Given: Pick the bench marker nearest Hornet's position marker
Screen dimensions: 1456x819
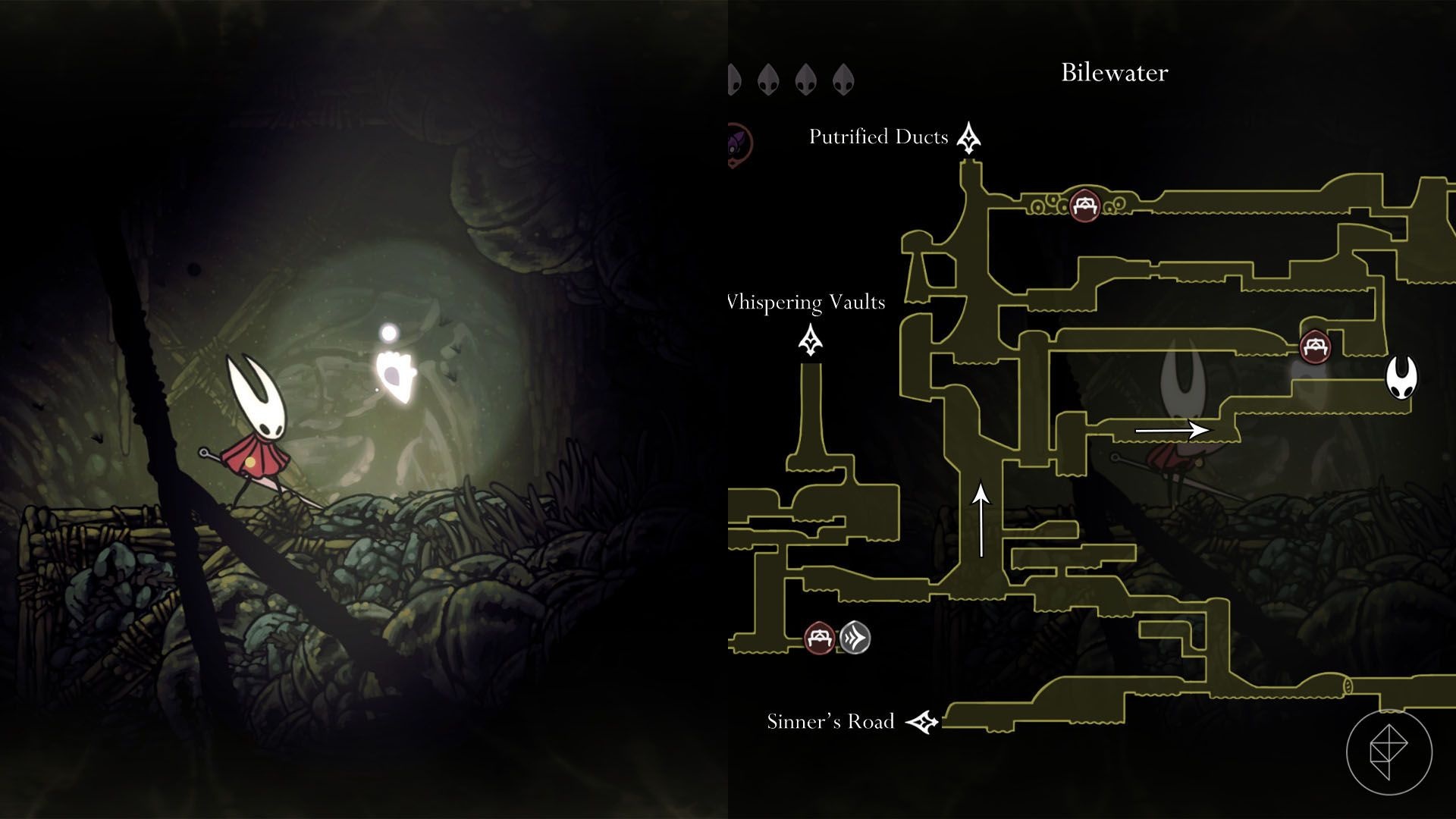Looking at the screenshot, I should pos(1315,347).
